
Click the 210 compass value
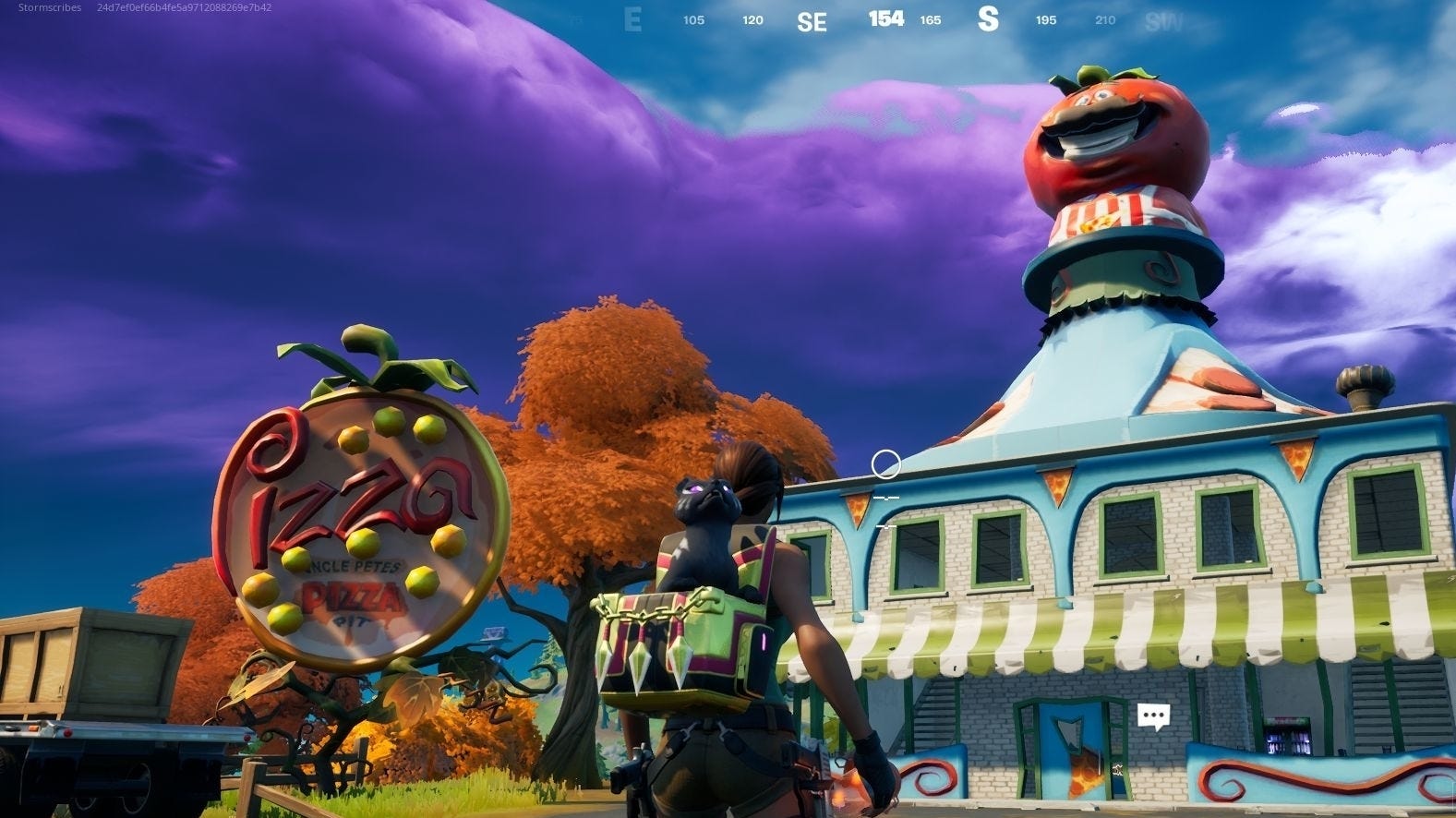[x=1104, y=19]
